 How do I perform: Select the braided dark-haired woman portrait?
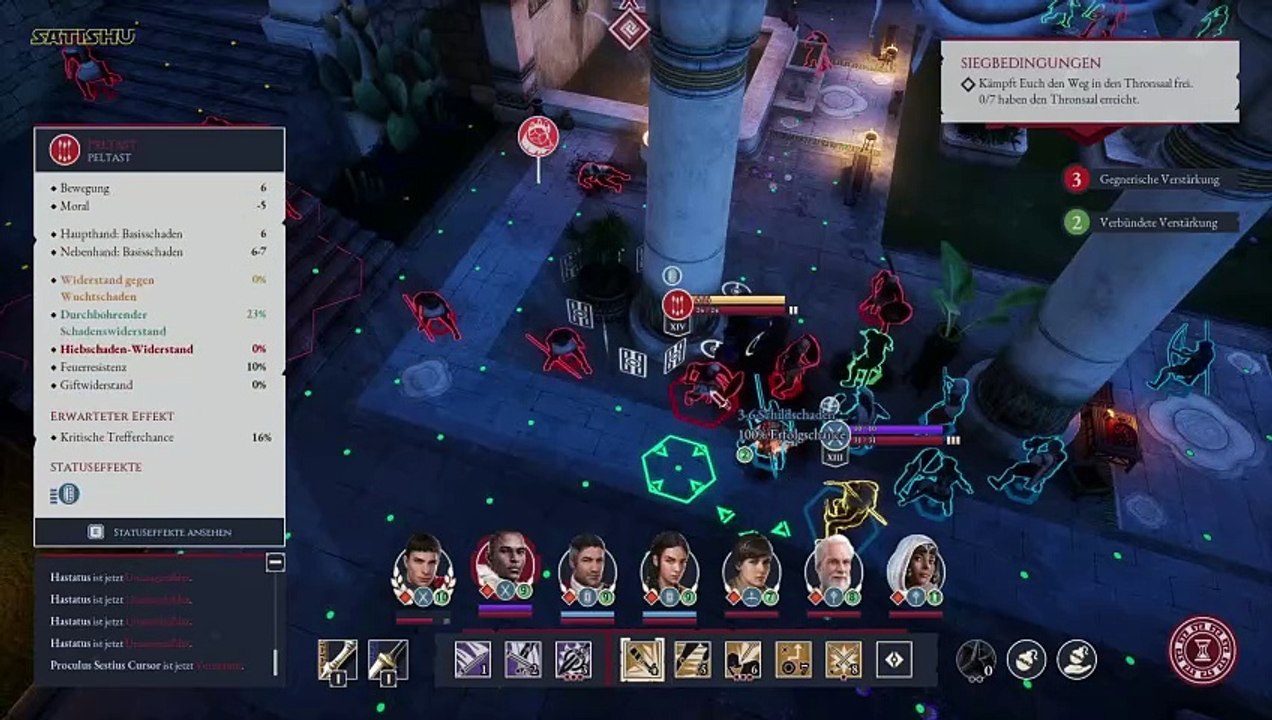[x=669, y=562]
